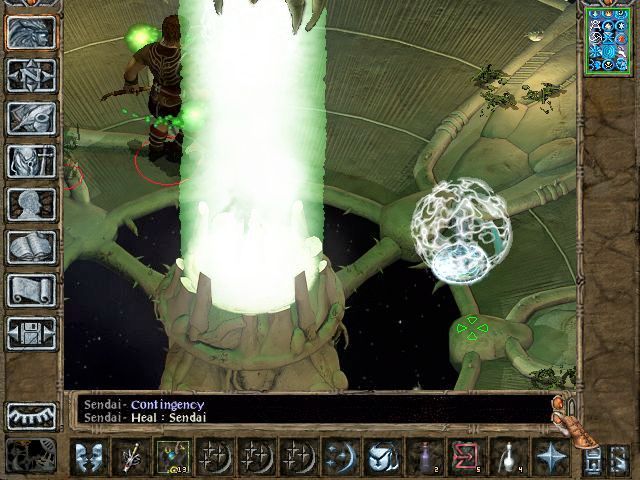This screenshot has width=640, height=480.
Task: Use the red scroll quick item showing 5
Action: click(464, 457)
